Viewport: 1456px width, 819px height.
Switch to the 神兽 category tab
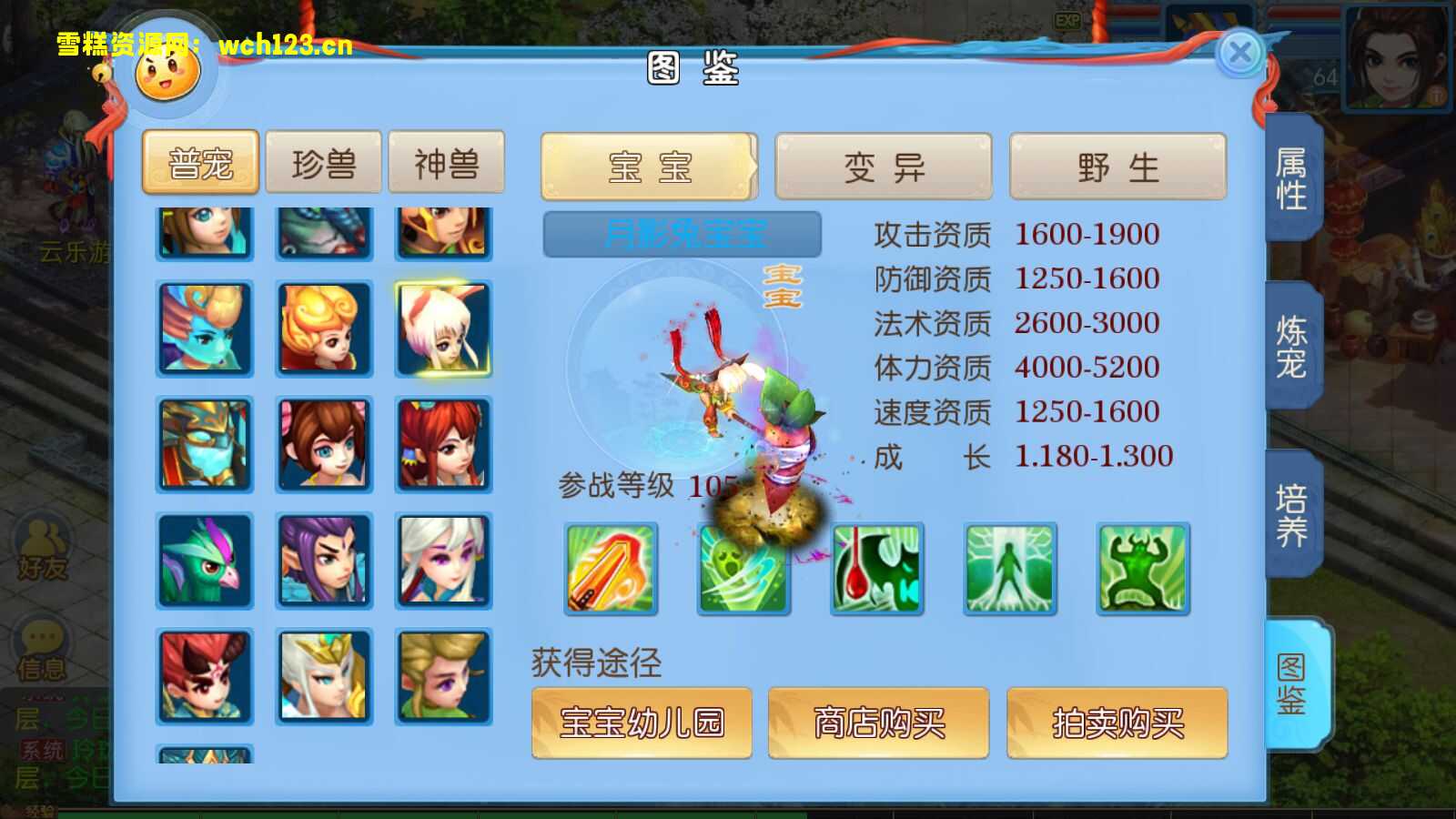point(448,162)
